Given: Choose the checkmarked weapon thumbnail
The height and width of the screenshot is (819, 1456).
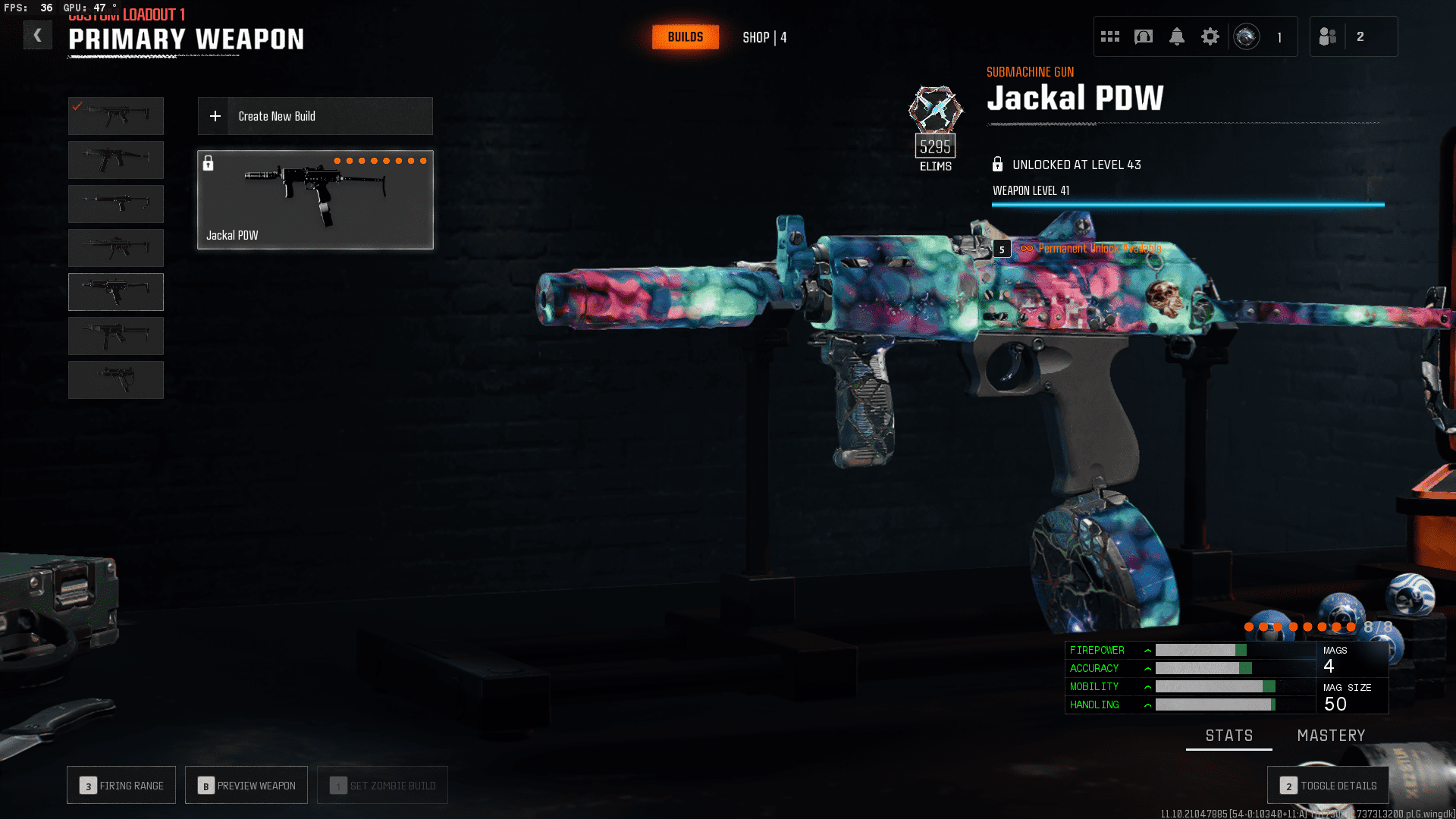Looking at the screenshot, I should coord(116,116).
